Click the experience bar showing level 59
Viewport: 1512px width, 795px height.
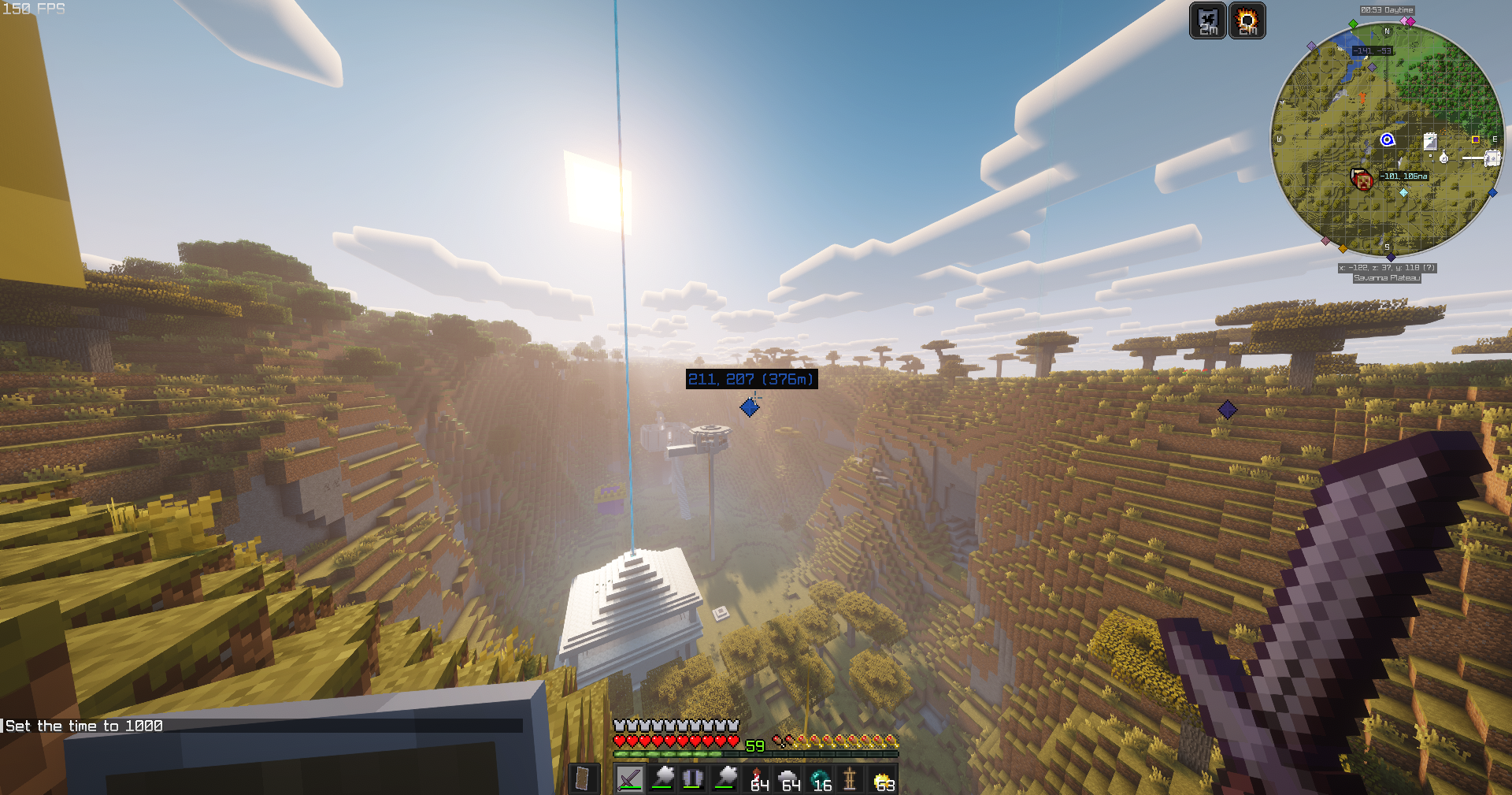[x=754, y=745]
